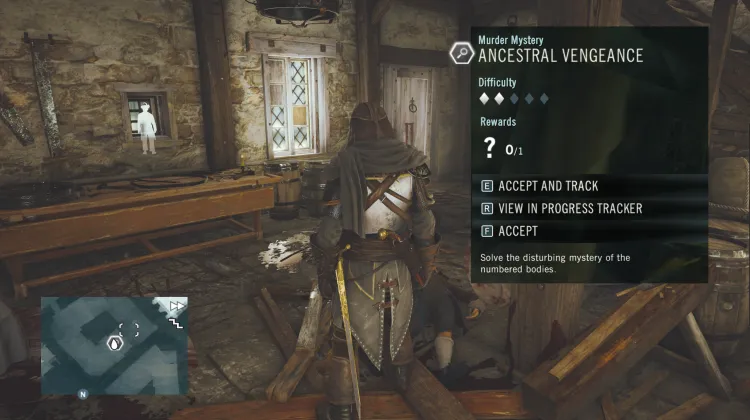The width and height of the screenshot is (750, 420).
Task: Accept the Ancestral Vengeance murder mystery
Action: [x=518, y=231]
